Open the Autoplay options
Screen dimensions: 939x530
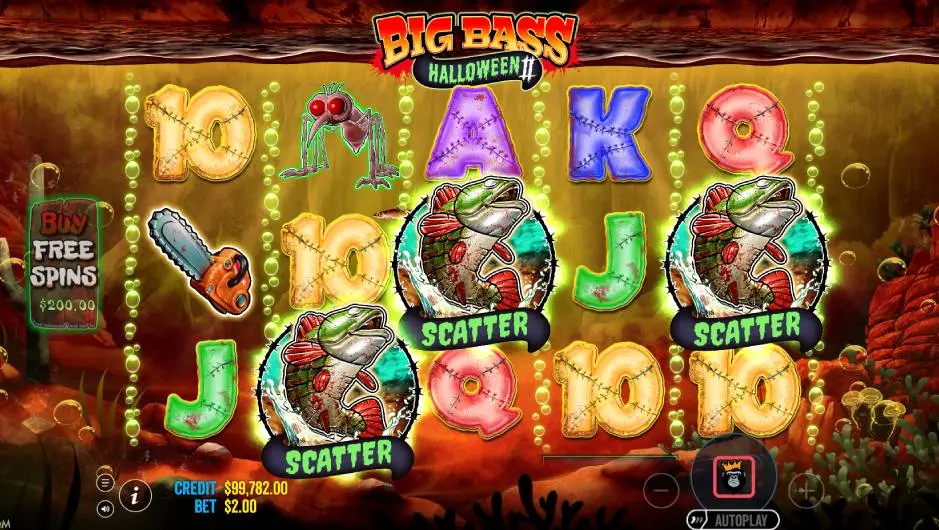pyautogui.click(x=733, y=521)
